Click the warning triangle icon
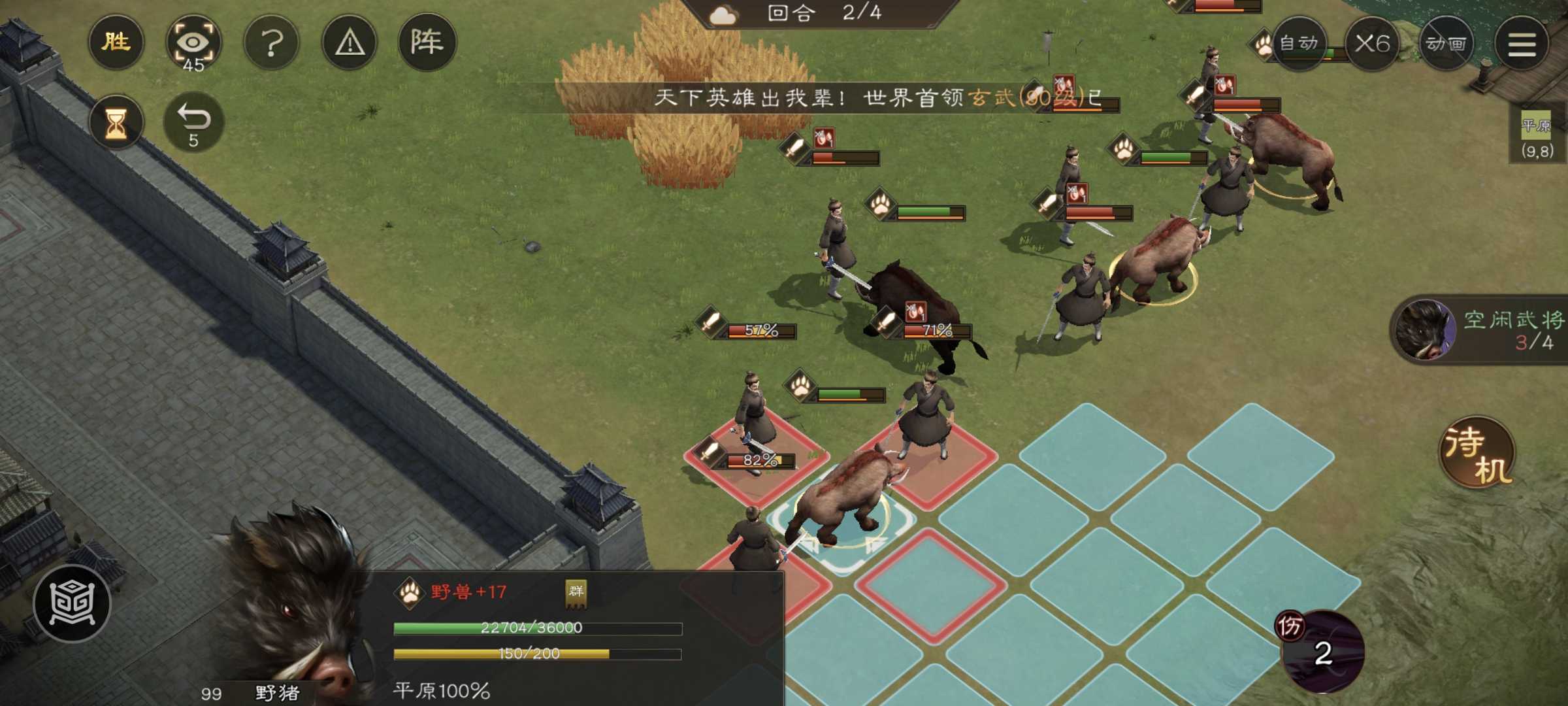This screenshot has height=706, width=1568. coord(350,42)
